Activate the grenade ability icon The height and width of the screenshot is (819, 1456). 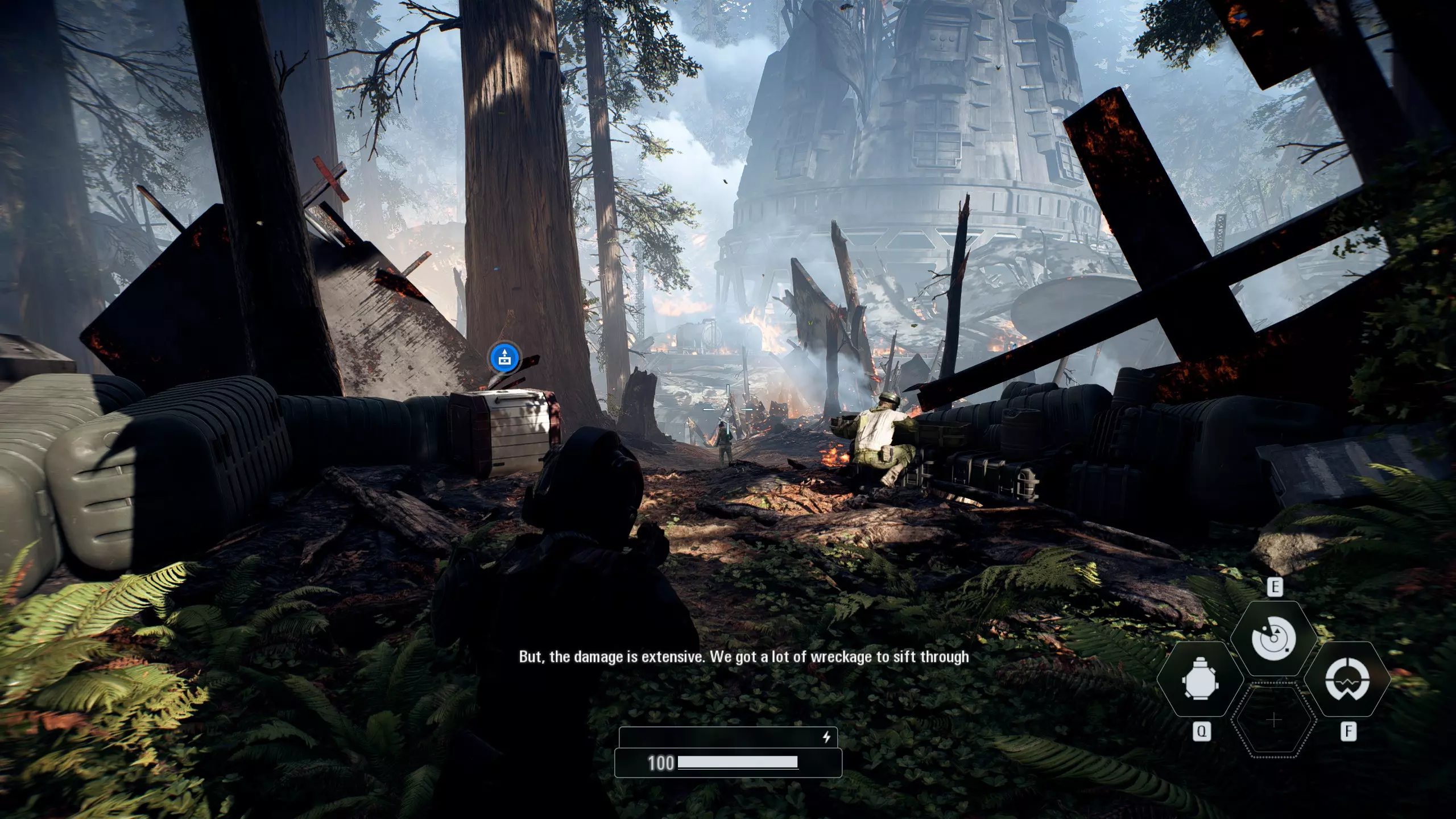point(1200,679)
